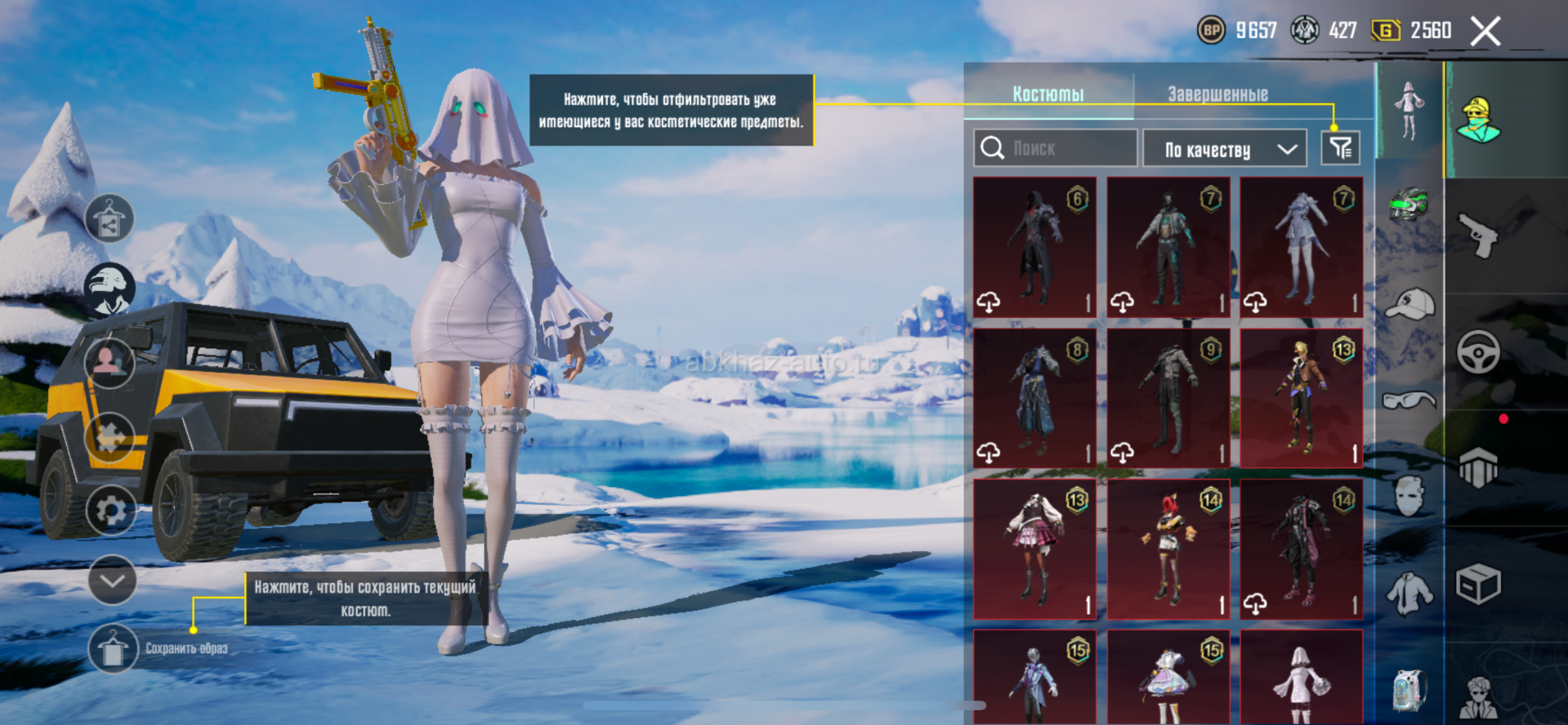Click the Поиск search field
This screenshot has height=725, width=1568.
[1056, 148]
